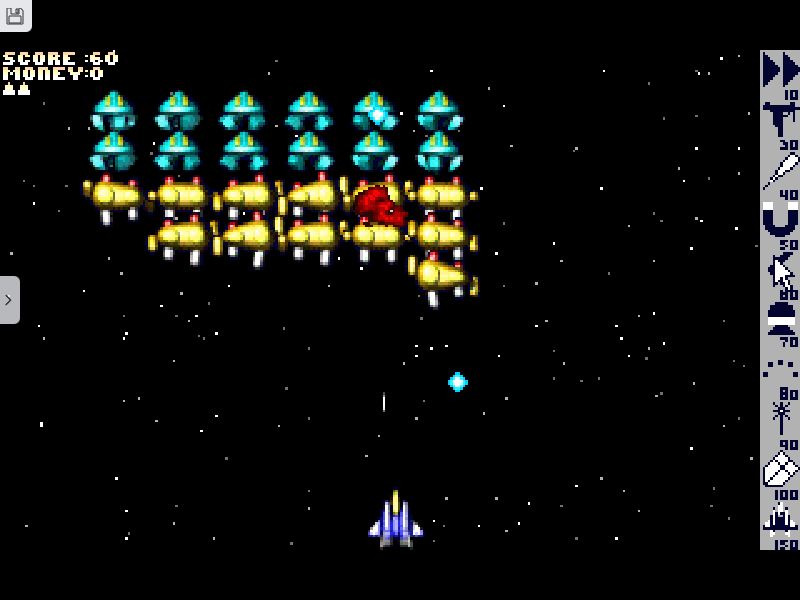Expand the left side panel arrow
This screenshot has height=600, width=800.
tap(9, 299)
